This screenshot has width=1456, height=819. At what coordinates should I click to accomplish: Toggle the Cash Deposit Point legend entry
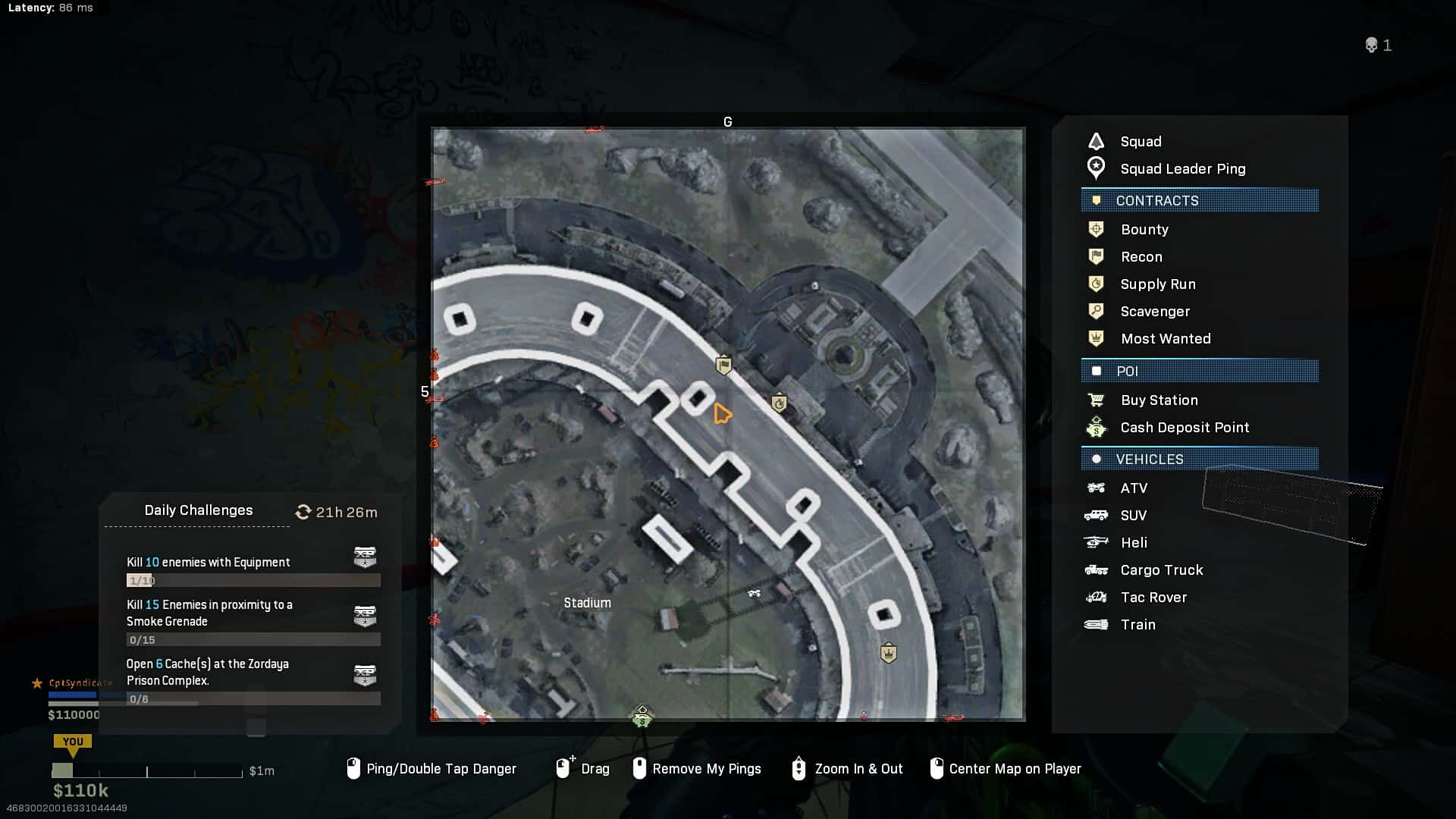(1184, 428)
